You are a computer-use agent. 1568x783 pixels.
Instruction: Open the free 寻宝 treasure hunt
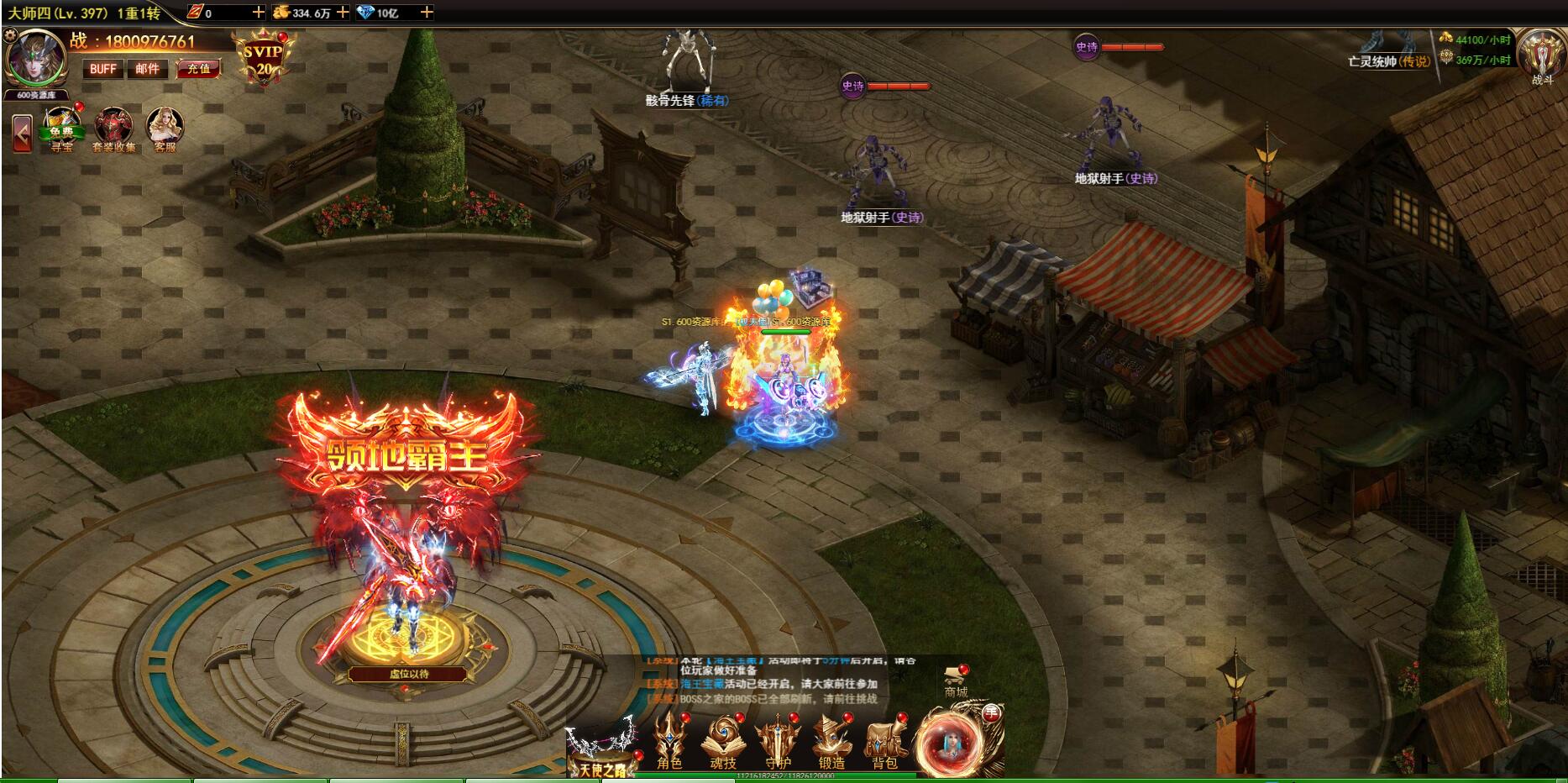62,129
